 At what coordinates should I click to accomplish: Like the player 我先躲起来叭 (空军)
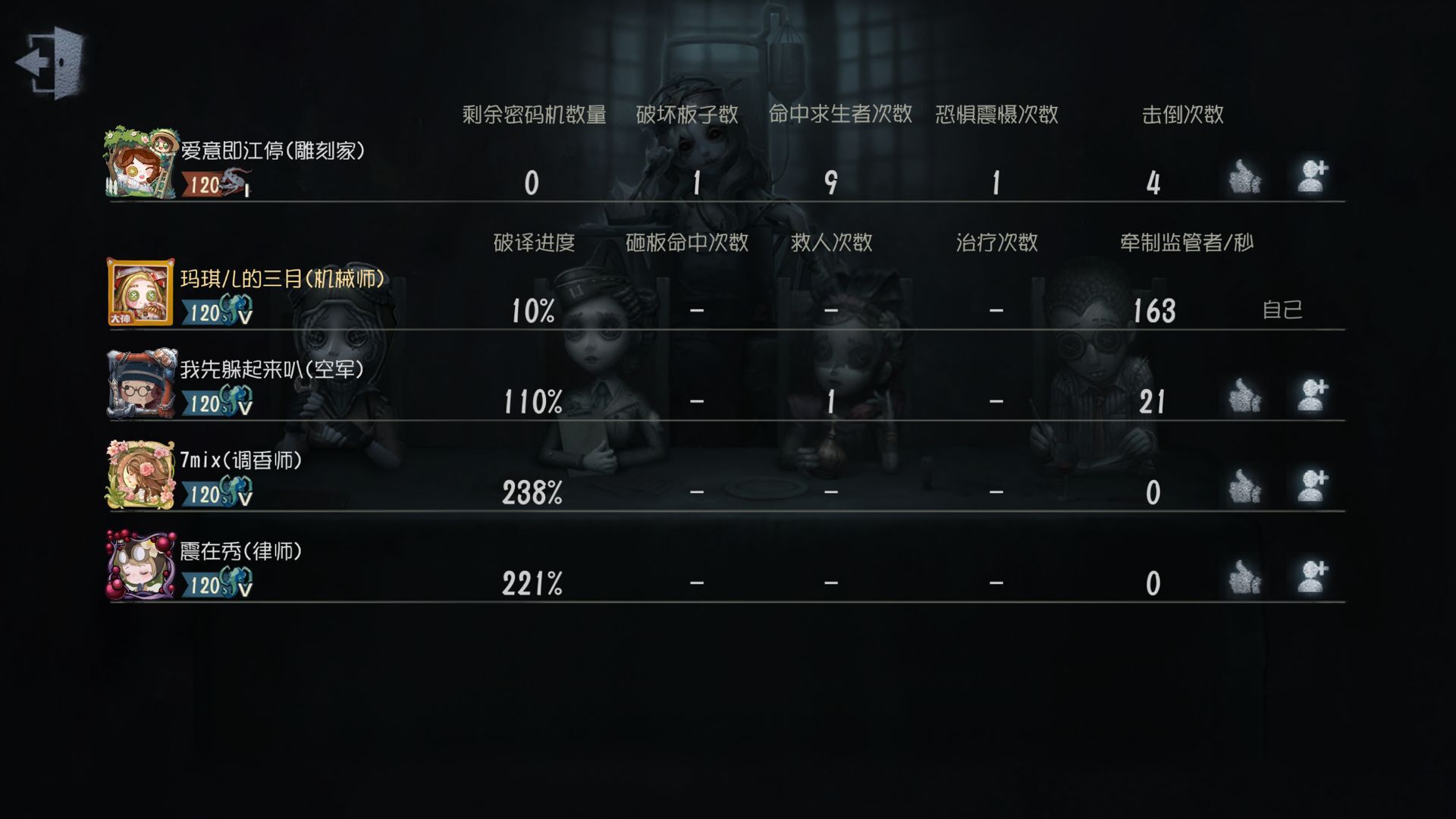pos(1244,397)
